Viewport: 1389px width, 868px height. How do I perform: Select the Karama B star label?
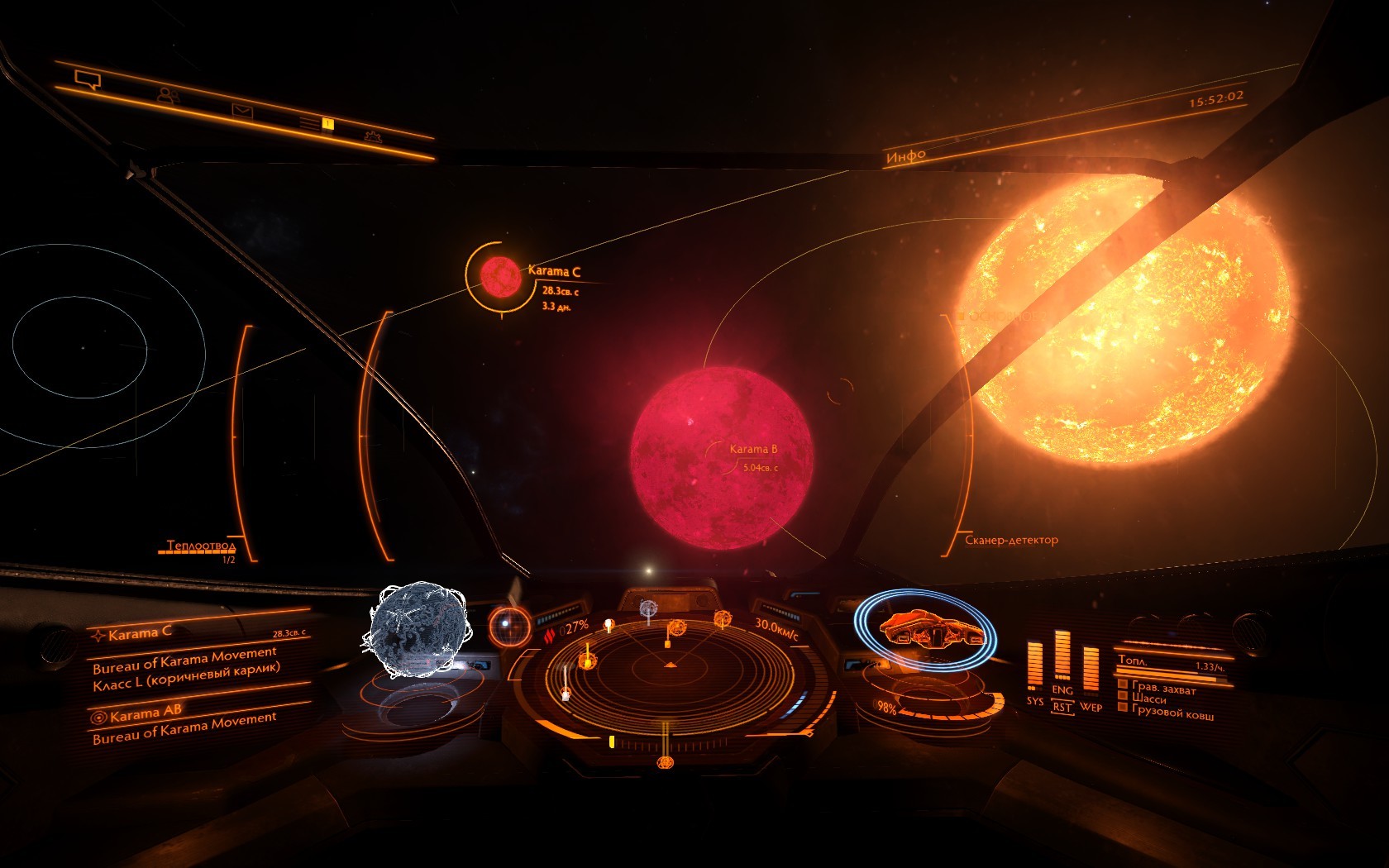click(752, 450)
